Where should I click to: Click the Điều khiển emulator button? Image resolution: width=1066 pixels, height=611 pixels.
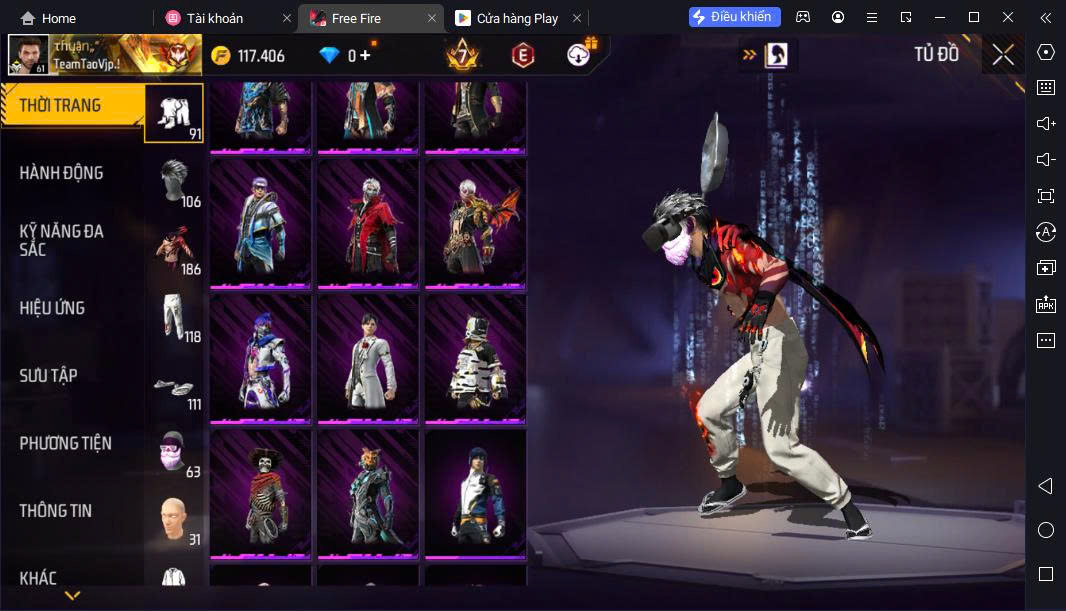pos(734,17)
